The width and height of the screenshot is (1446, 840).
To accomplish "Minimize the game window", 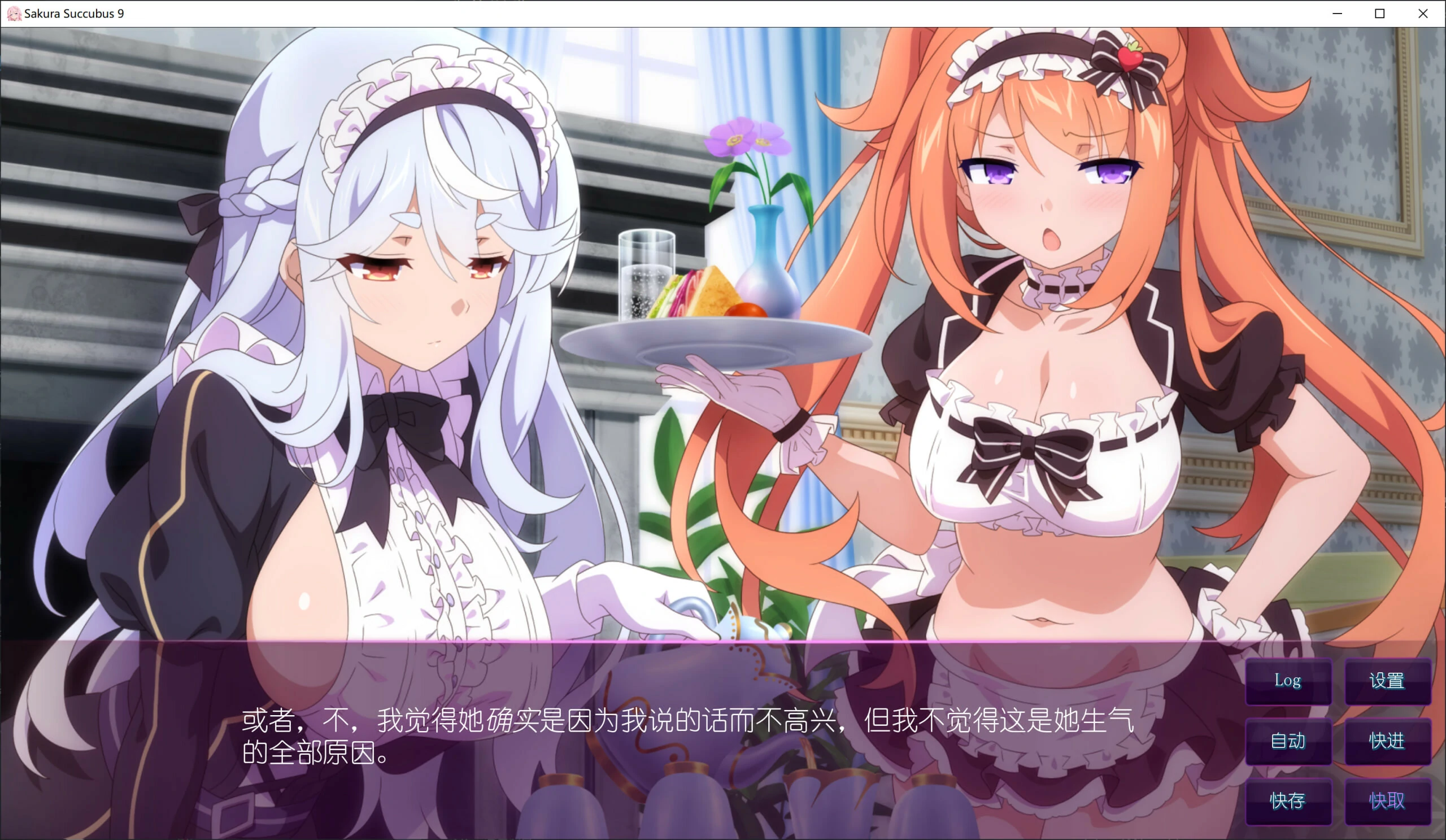I will pyautogui.click(x=1337, y=13).
